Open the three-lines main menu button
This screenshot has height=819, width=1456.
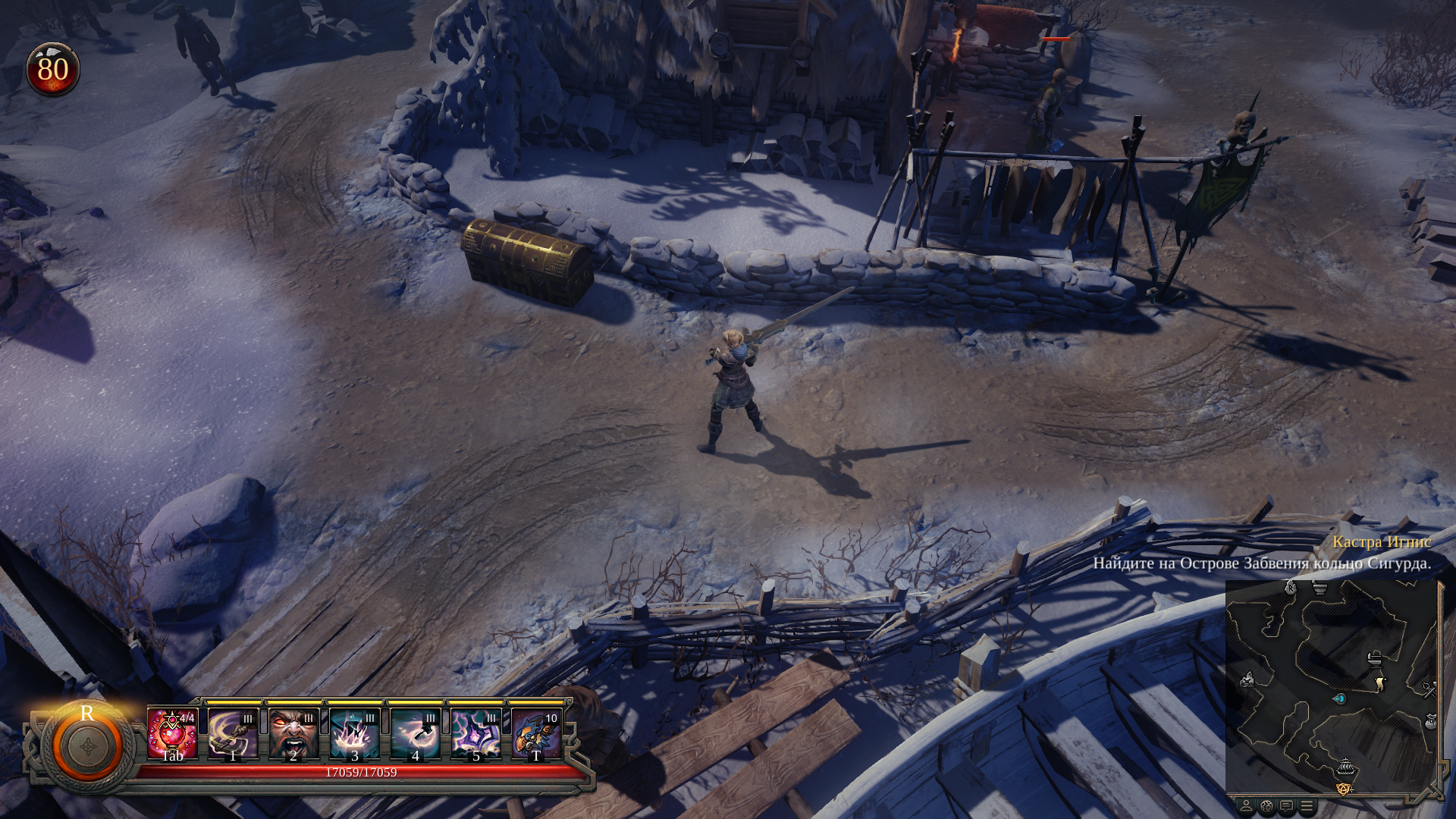pyautogui.click(x=1307, y=806)
